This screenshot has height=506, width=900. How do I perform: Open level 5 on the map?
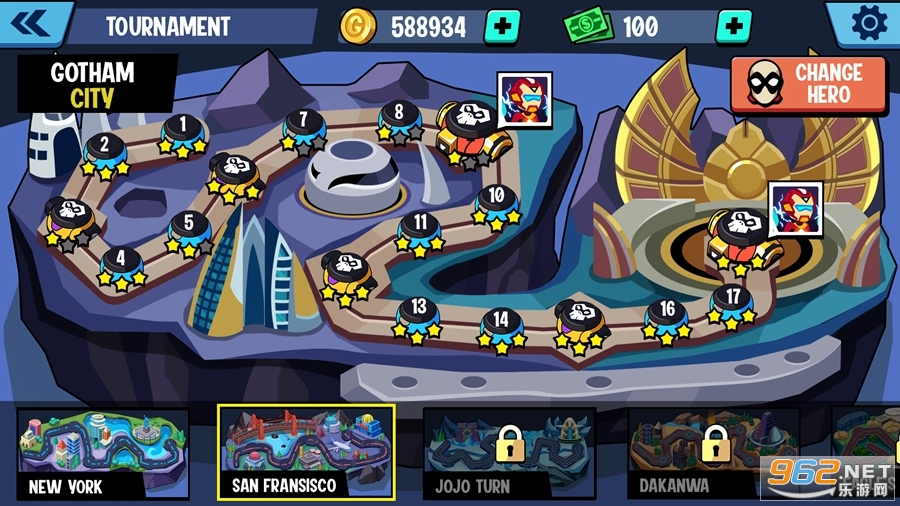189,226
